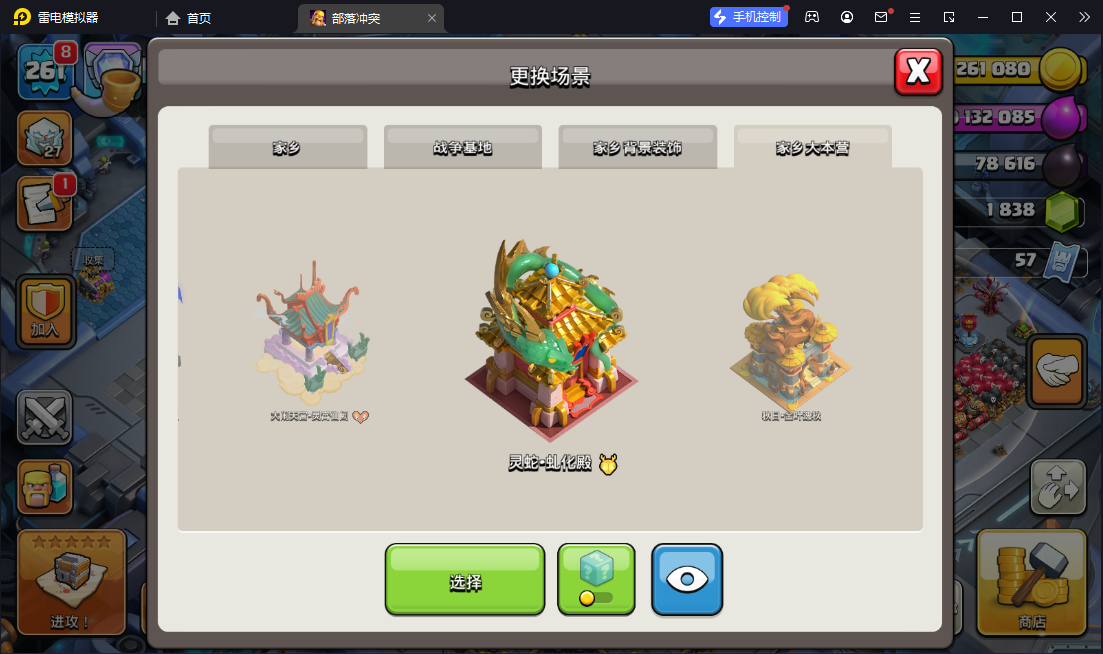Switch to the 首页 home tab
The image size is (1103, 654).
[189, 18]
